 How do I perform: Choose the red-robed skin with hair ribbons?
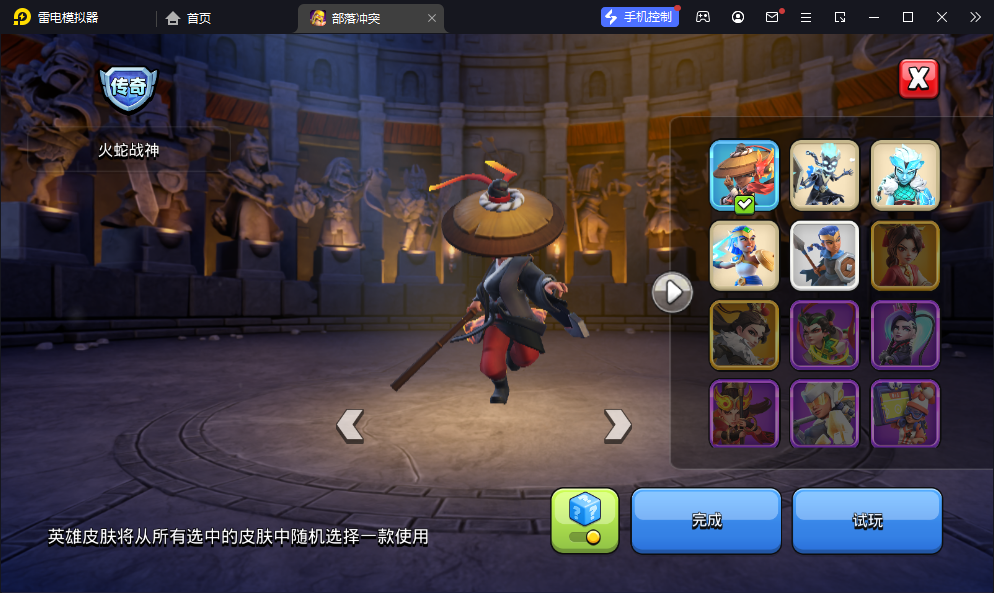click(905, 255)
